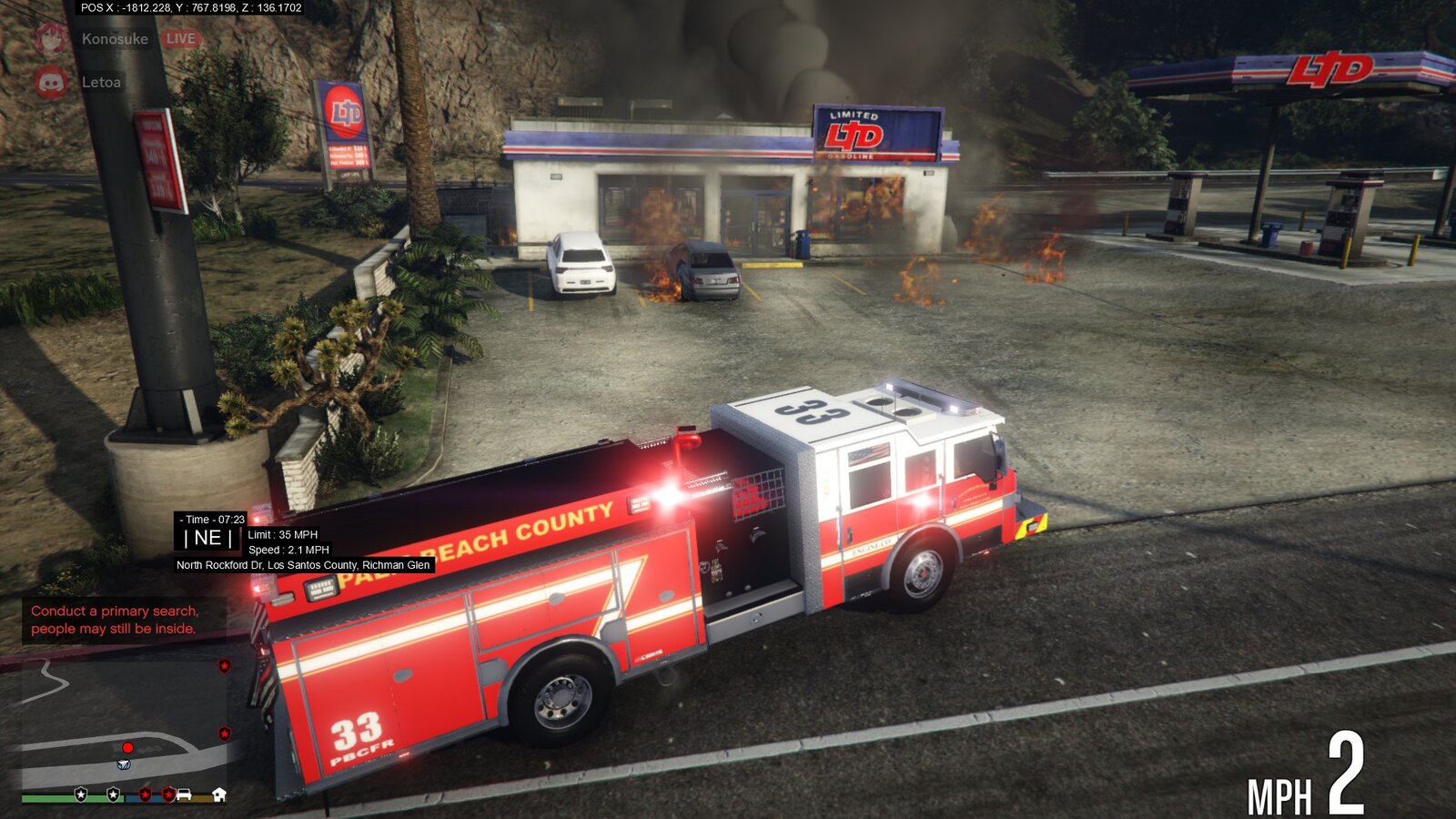Select the white house blip on the minimap
The image size is (1456, 819).
point(218,794)
